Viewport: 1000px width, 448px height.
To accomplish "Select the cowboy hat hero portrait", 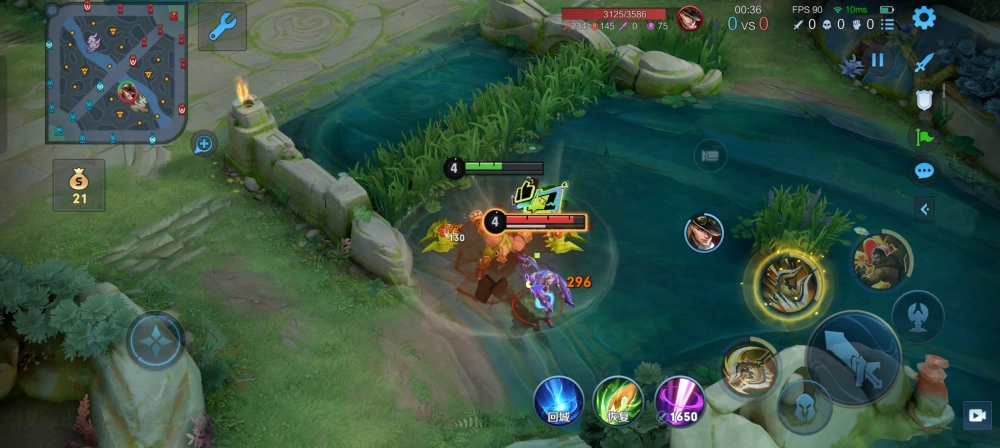I will [704, 233].
